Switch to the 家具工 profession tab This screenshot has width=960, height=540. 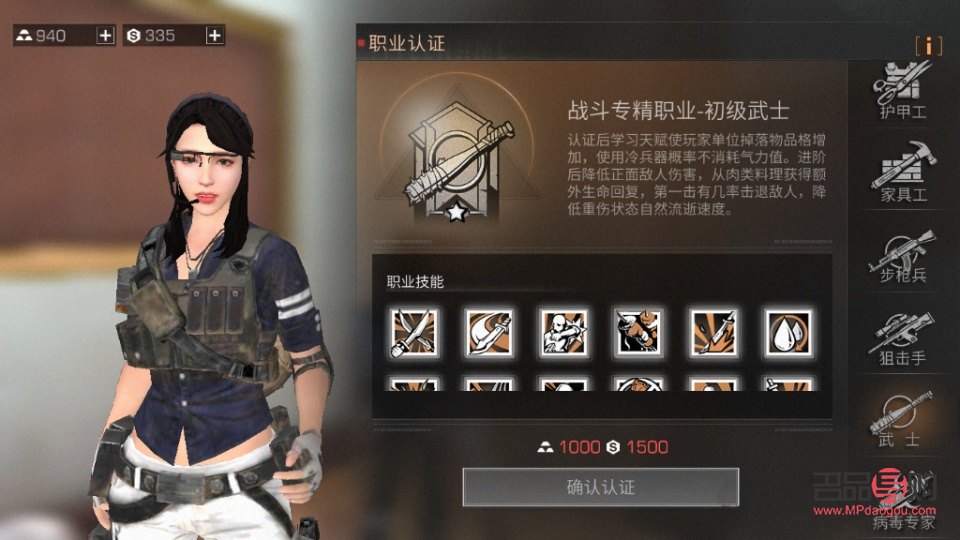point(903,174)
